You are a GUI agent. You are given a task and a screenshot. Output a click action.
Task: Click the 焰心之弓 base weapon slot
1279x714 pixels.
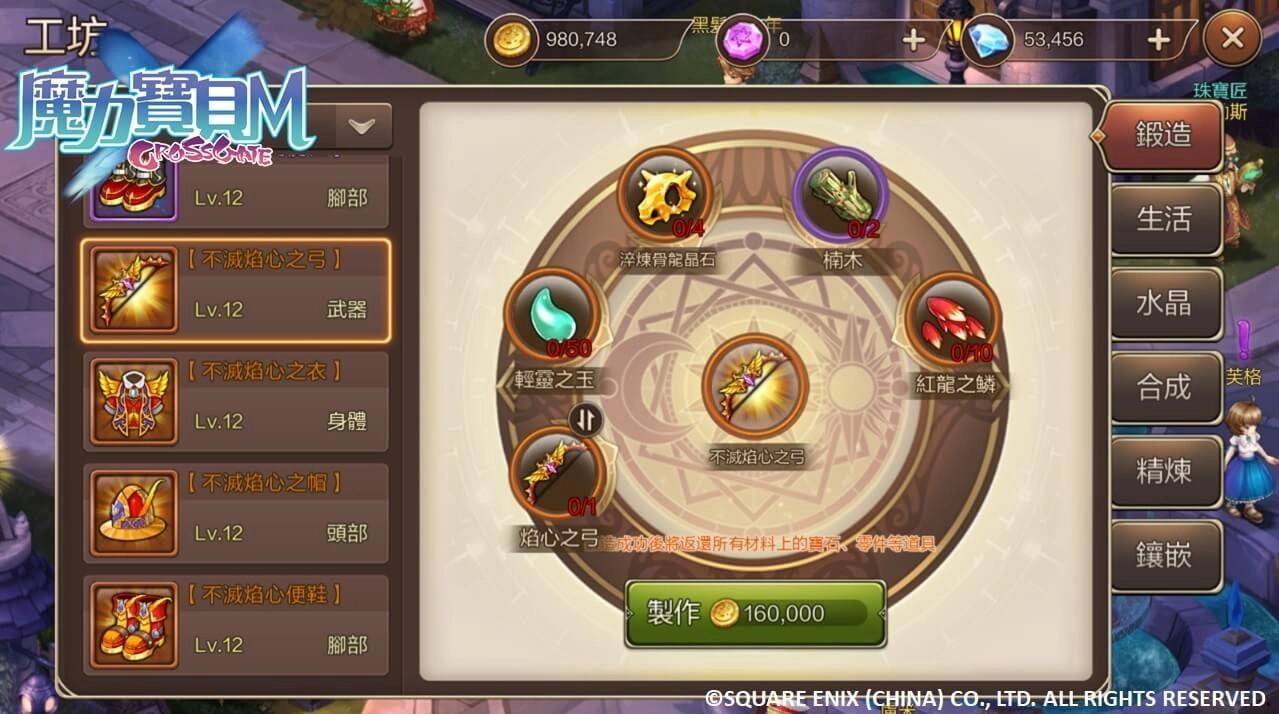tap(558, 472)
